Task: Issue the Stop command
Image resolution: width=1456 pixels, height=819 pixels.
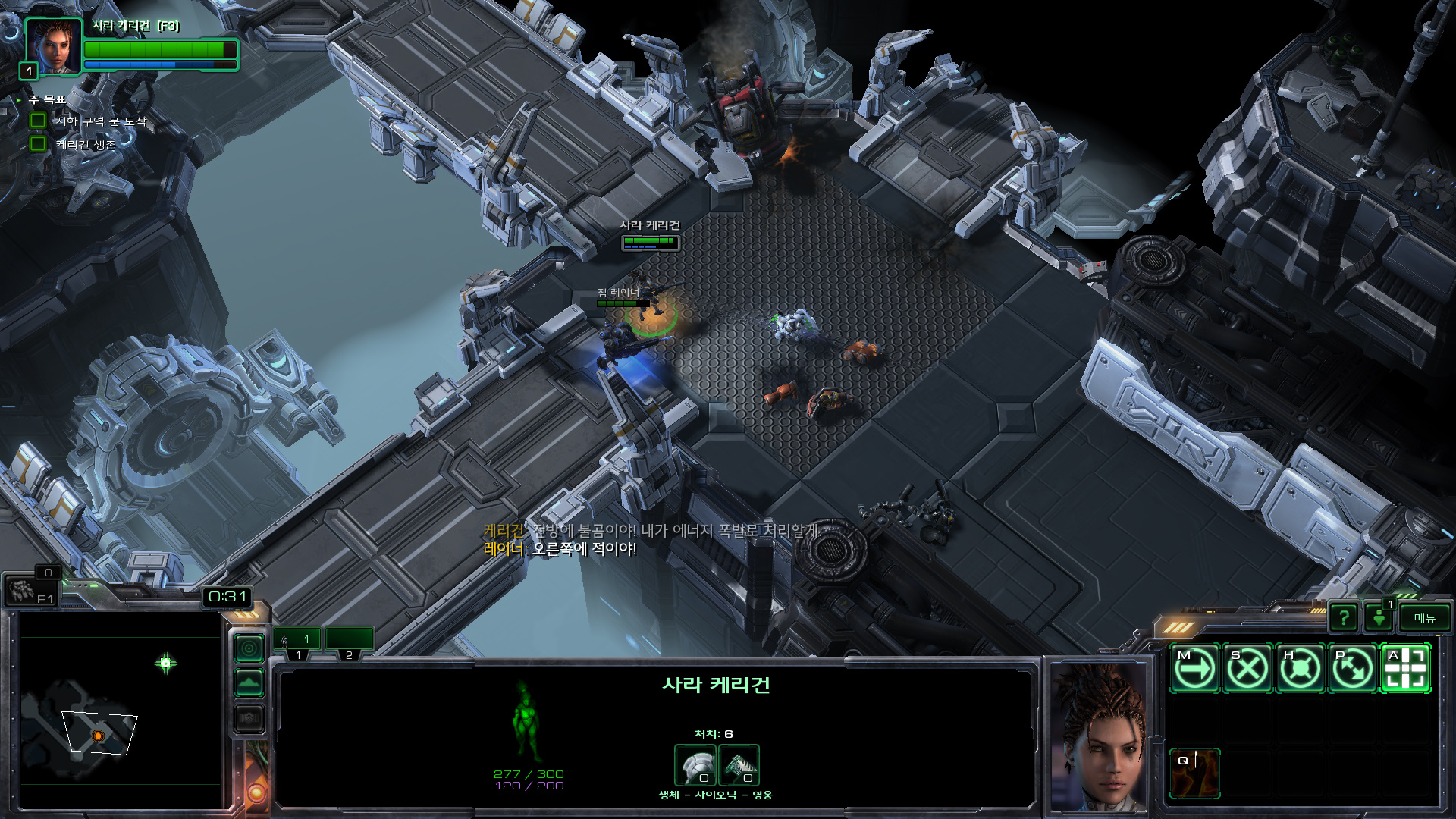Action: pos(1247,669)
